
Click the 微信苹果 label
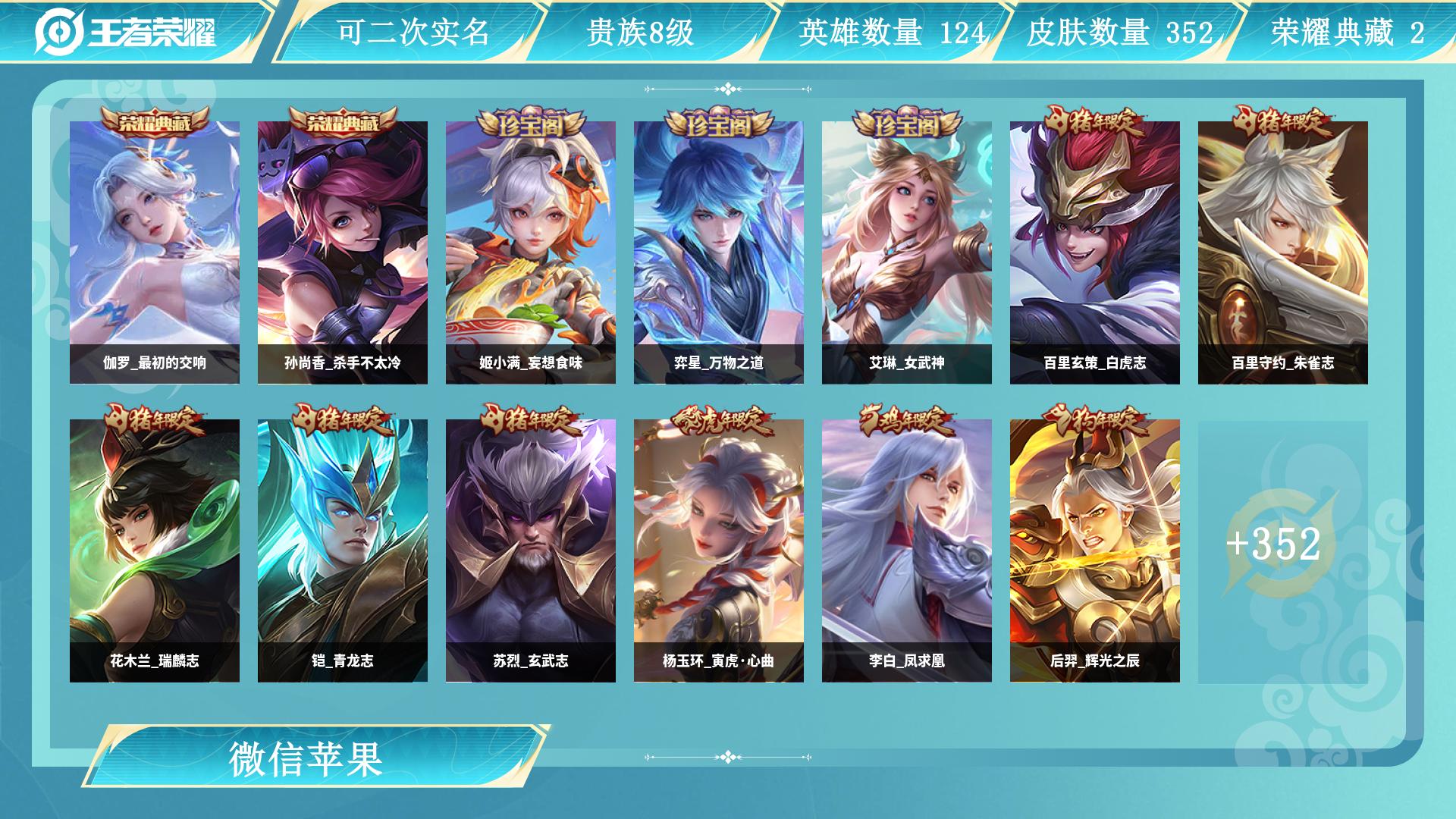(x=306, y=758)
